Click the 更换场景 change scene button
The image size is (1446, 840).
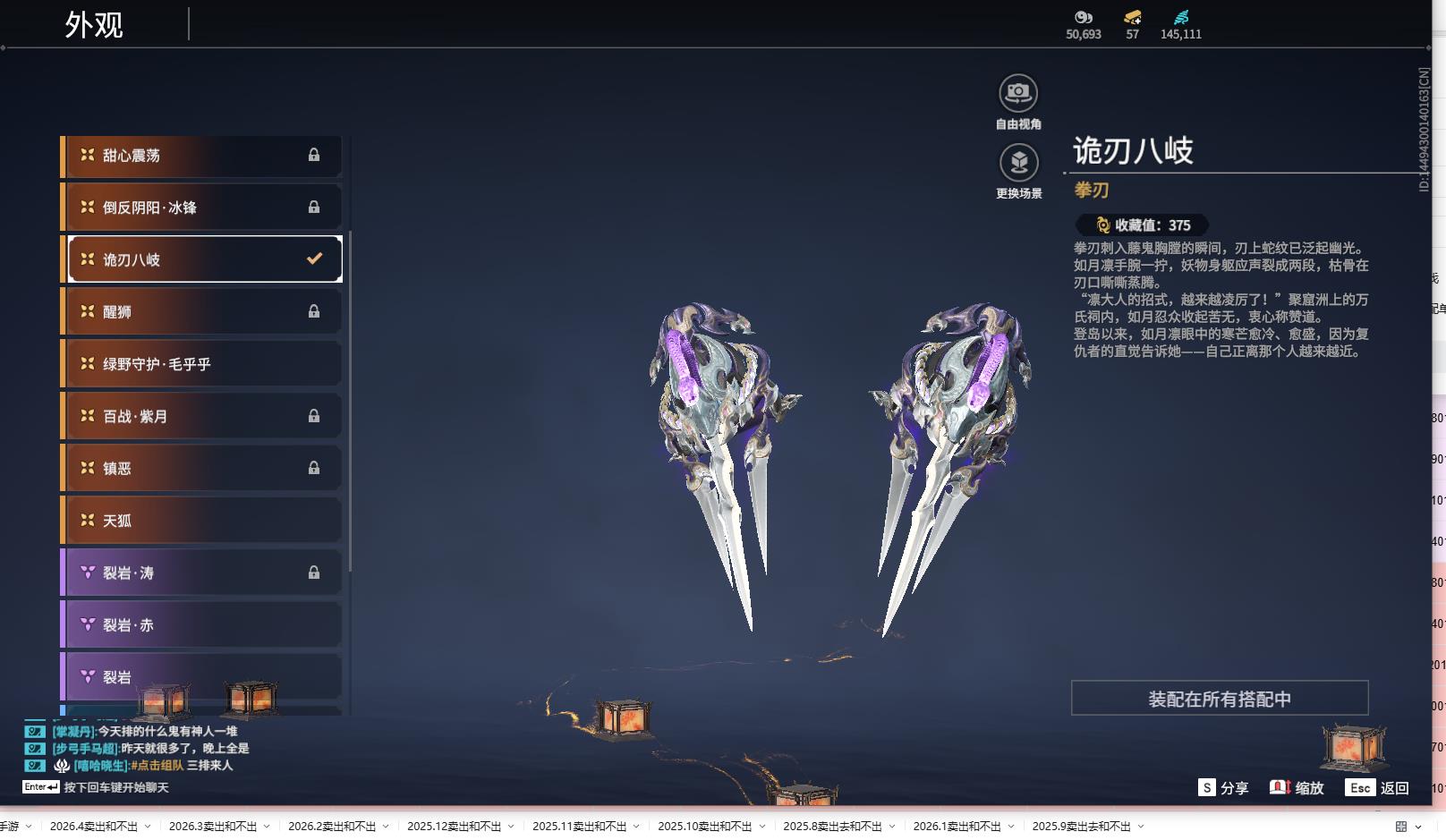tap(1018, 163)
